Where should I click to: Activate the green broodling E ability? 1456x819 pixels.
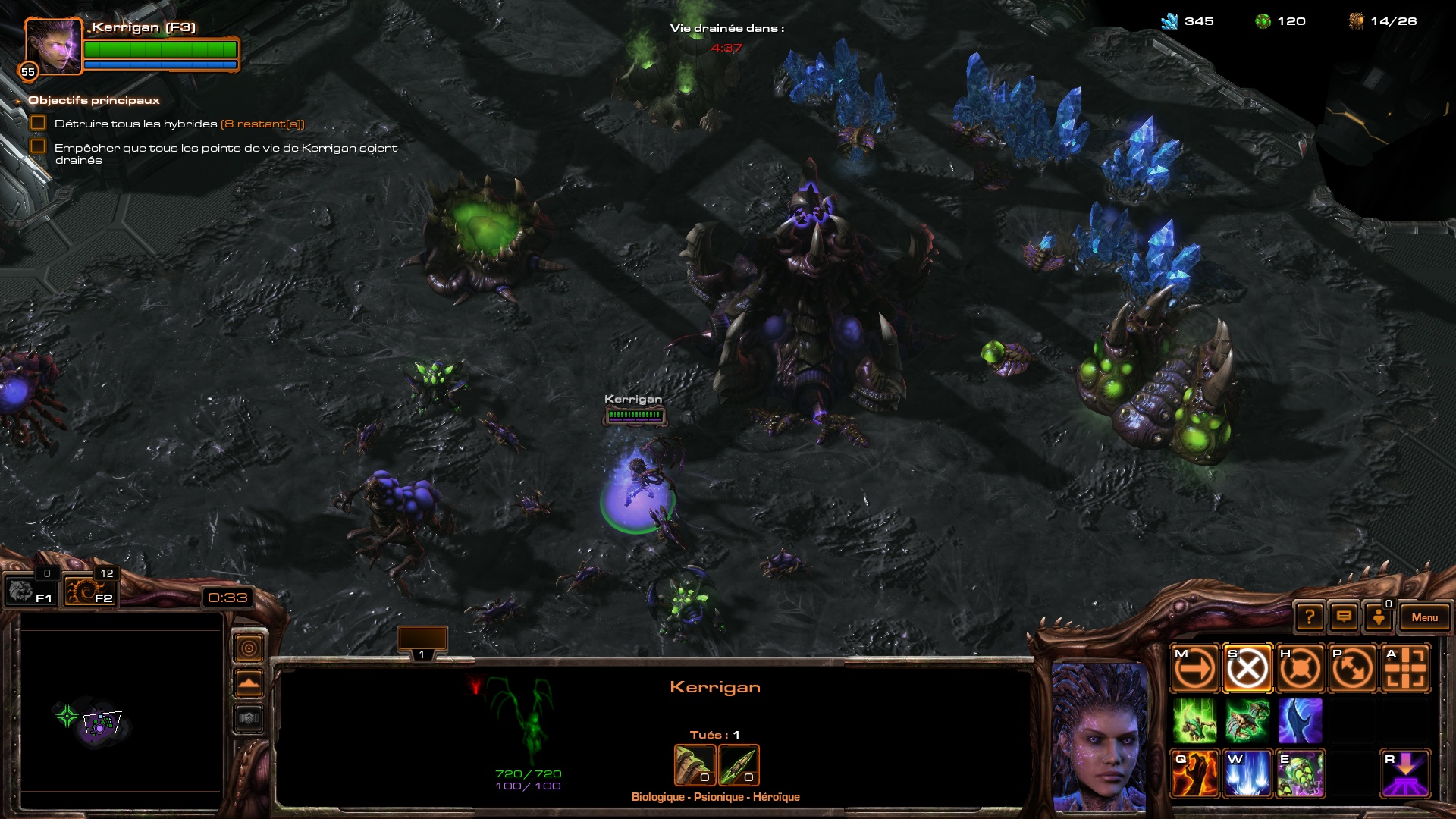[x=1300, y=774]
